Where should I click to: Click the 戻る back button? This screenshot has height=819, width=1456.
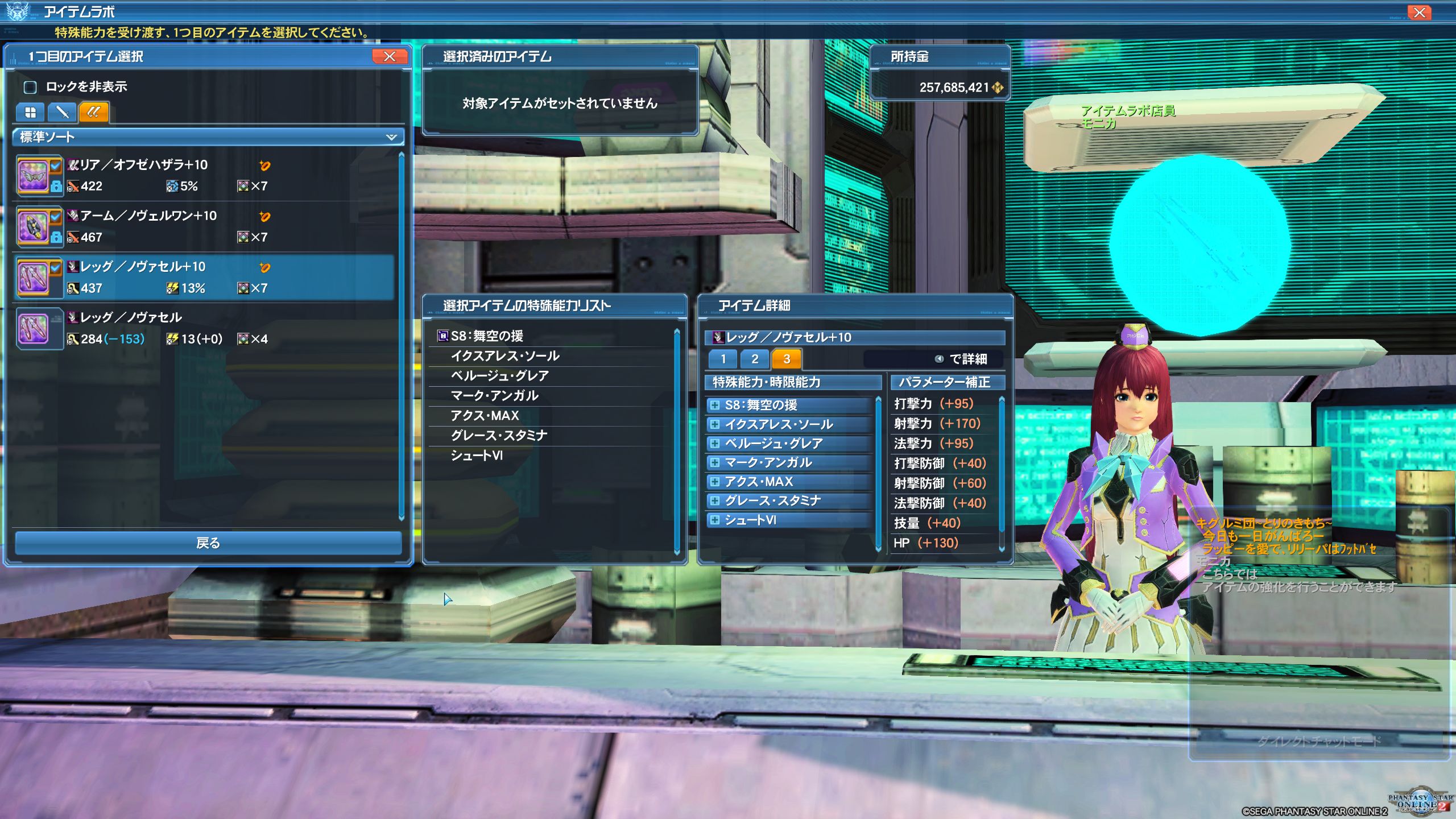(208, 543)
